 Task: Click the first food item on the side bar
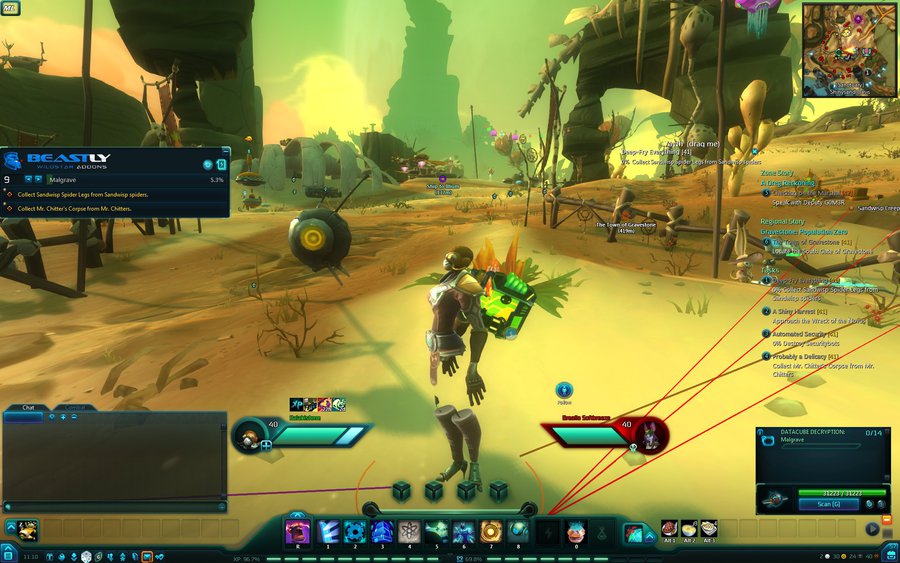coord(669,528)
